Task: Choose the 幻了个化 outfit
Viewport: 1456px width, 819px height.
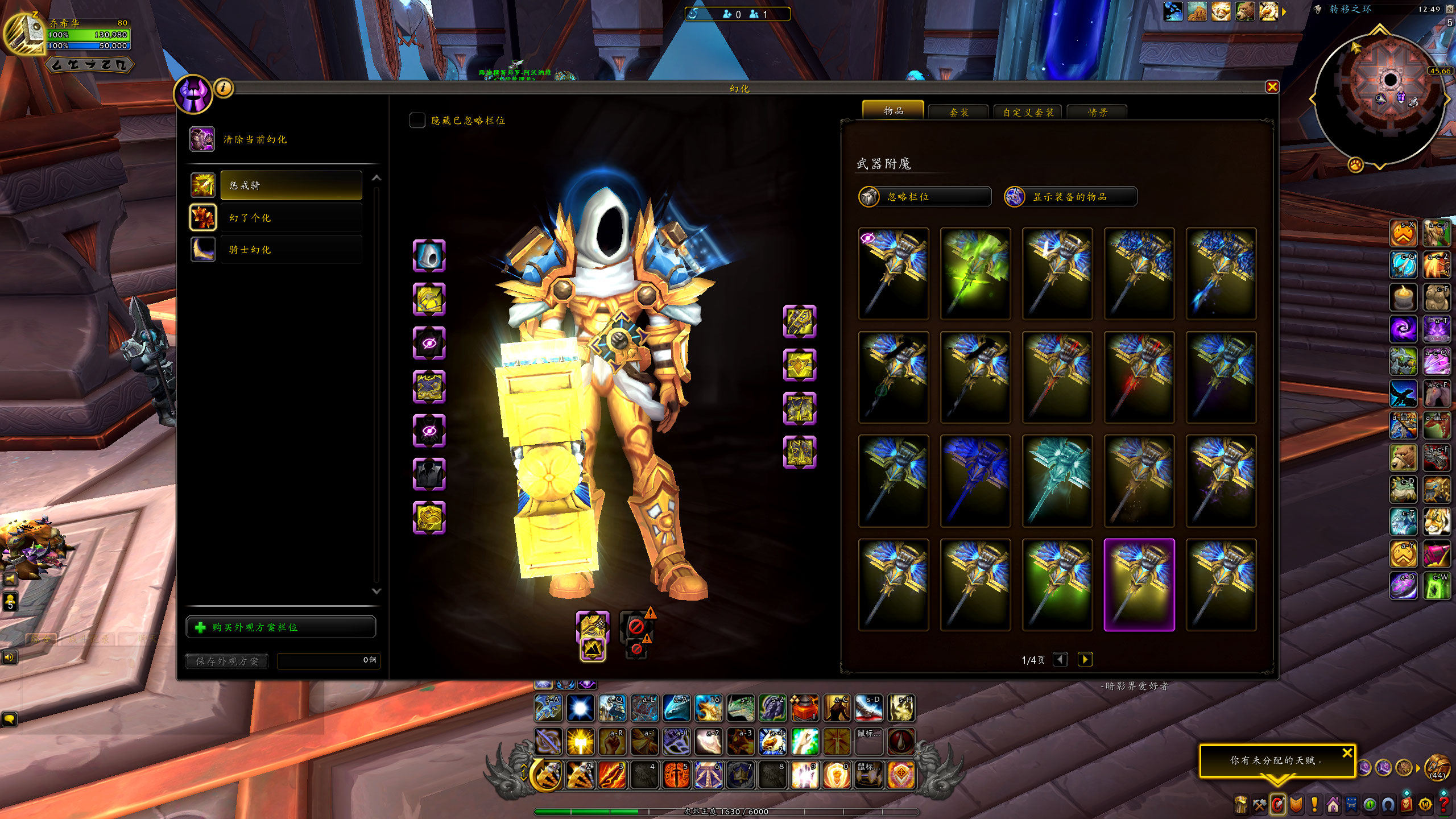Action: click(x=291, y=218)
